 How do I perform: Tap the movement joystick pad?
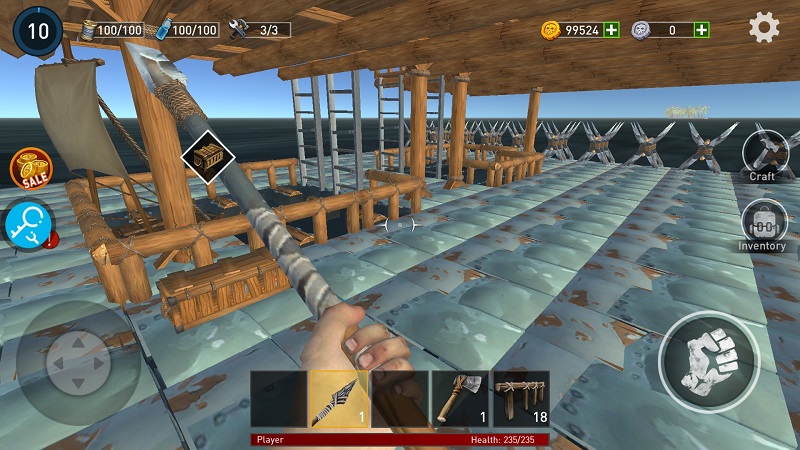click(75, 362)
